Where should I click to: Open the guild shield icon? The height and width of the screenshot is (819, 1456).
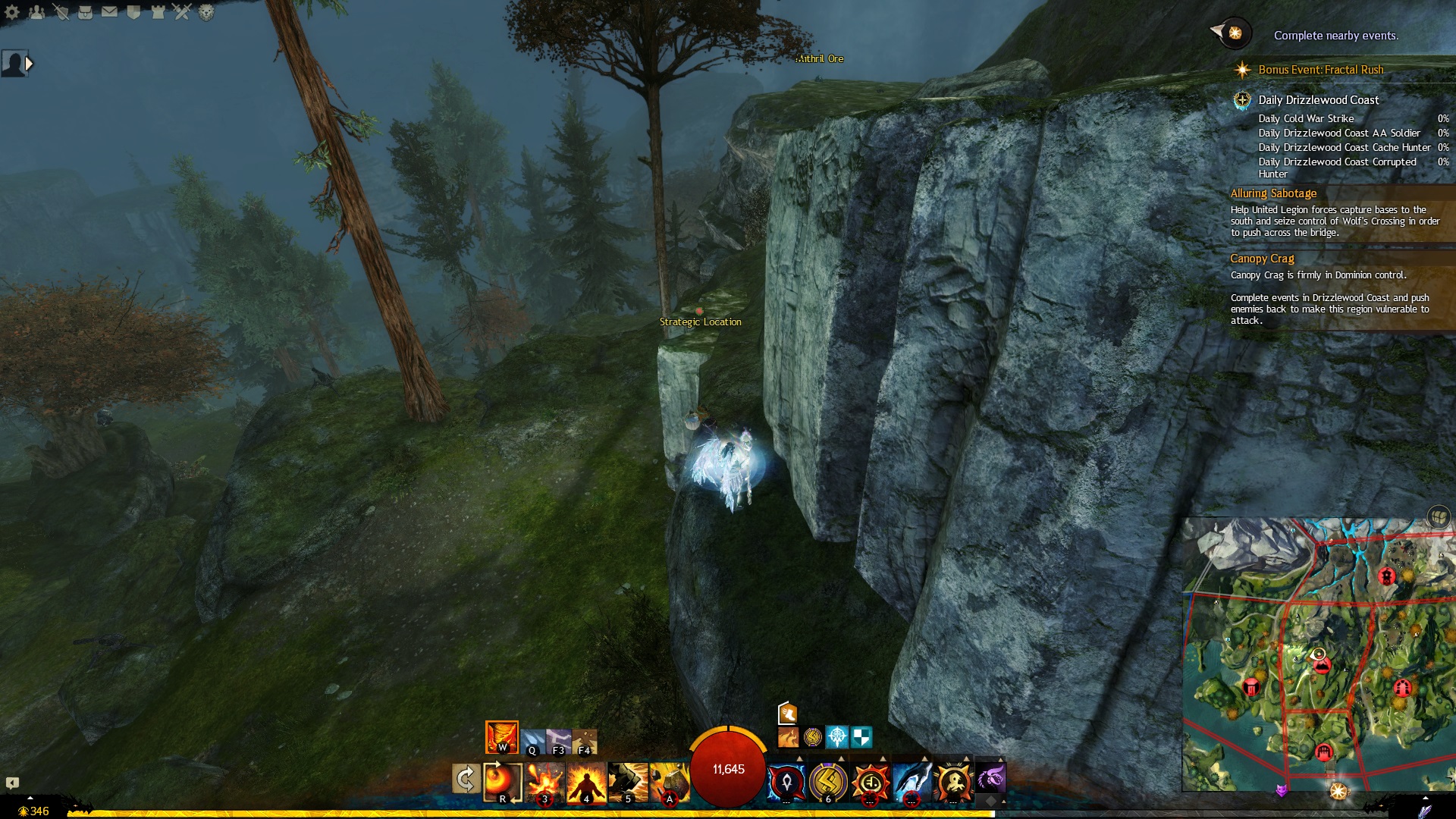click(133, 12)
